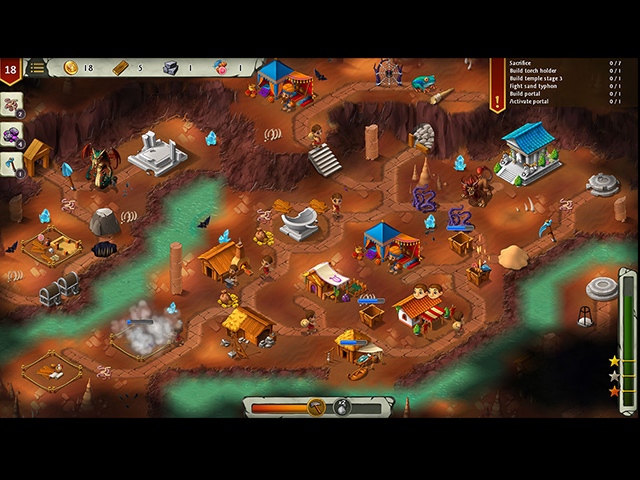Screen dimensions: 640x480
Task: Activate the grey sack bonus
Action: [x=342, y=407]
